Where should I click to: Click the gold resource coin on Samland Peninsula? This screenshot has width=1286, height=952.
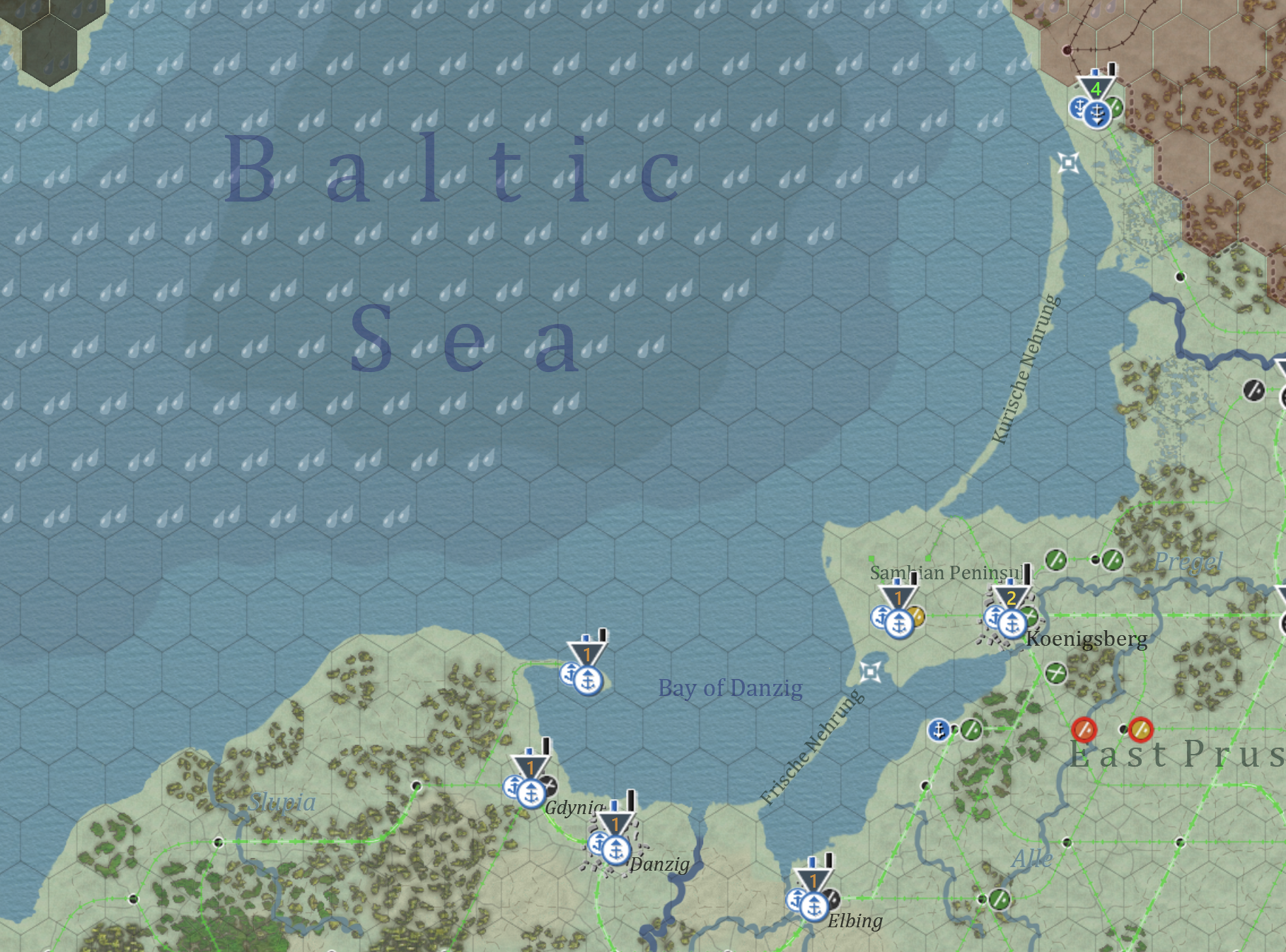(x=917, y=617)
